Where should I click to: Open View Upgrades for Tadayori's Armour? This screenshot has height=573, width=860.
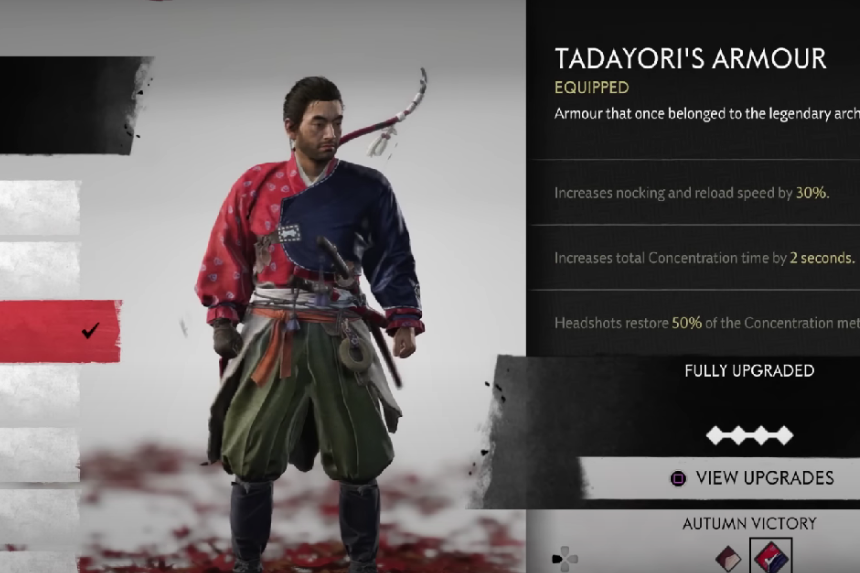752,478
